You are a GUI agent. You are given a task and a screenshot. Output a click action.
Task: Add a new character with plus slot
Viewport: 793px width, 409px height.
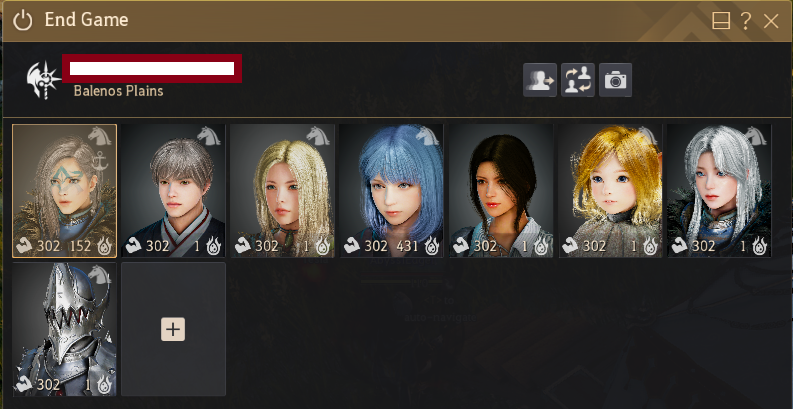(x=173, y=329)
